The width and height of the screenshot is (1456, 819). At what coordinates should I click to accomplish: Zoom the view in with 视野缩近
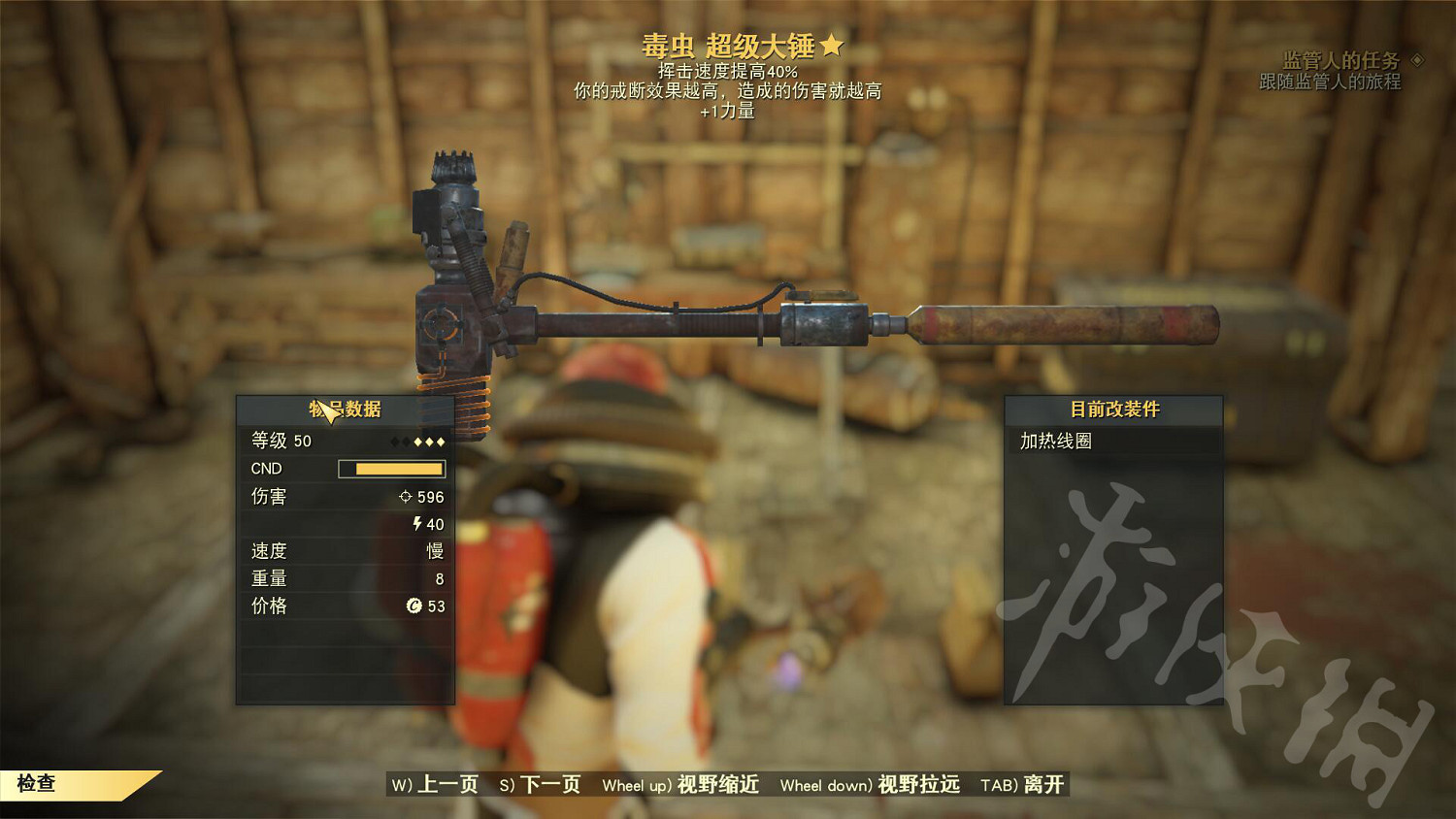point(680,784)
